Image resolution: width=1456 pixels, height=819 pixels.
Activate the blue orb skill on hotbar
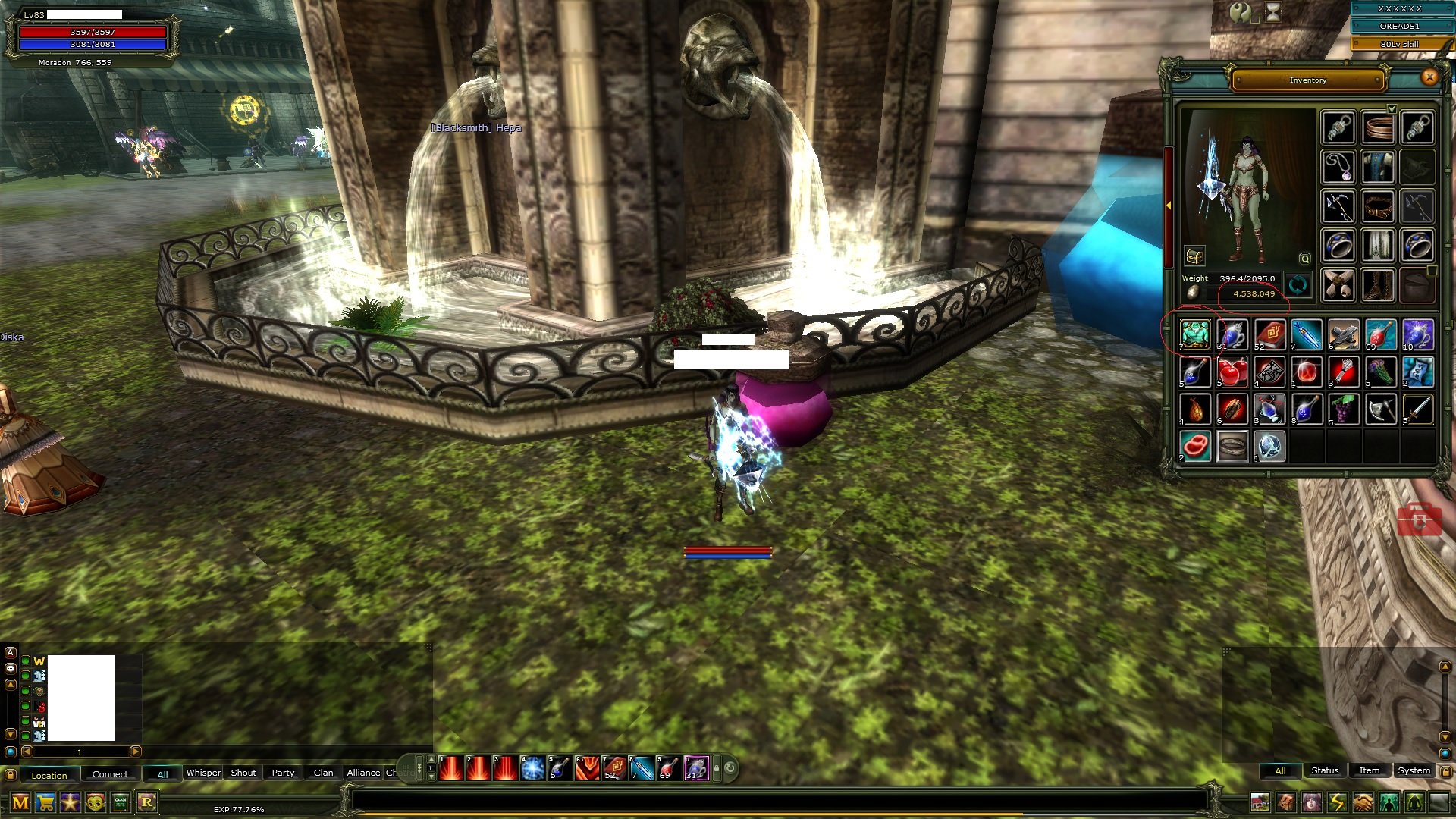coord(532,769)
